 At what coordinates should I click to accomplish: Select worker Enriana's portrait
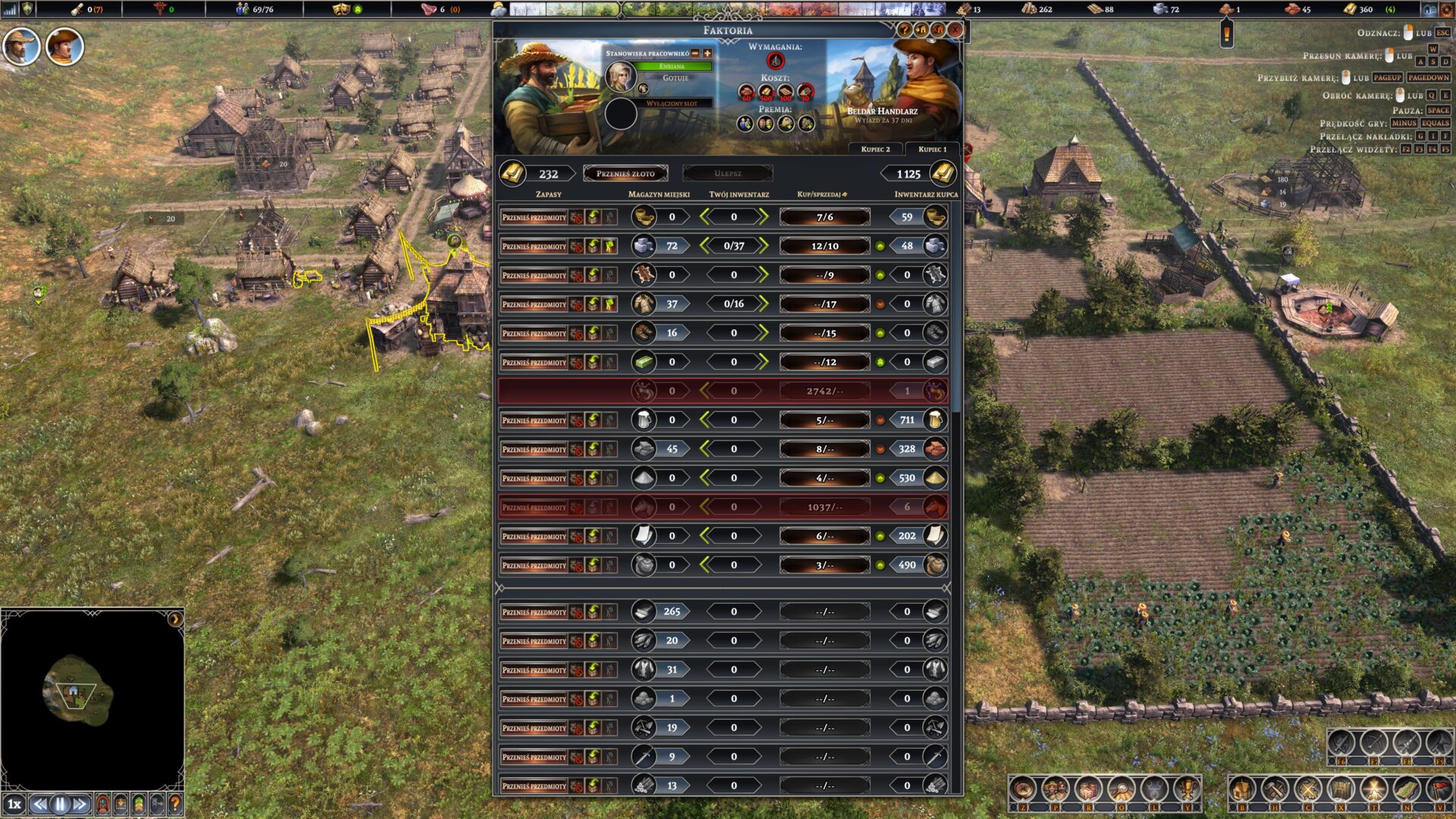pos(620,76)
